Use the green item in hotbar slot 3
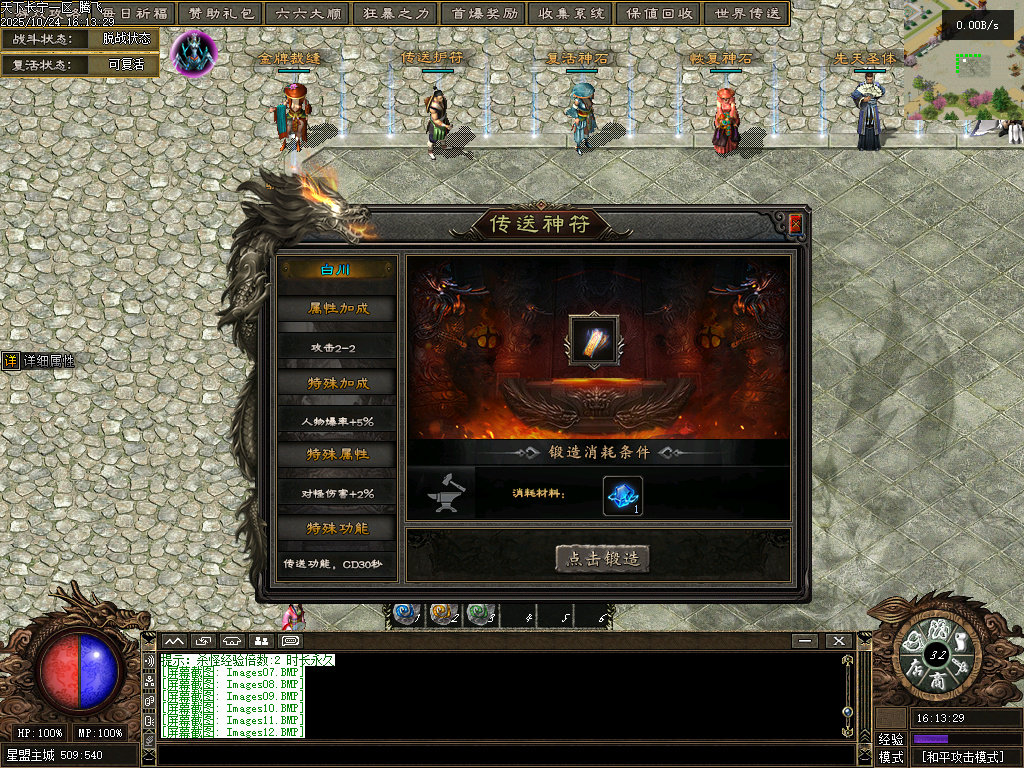 pos(480,615)
